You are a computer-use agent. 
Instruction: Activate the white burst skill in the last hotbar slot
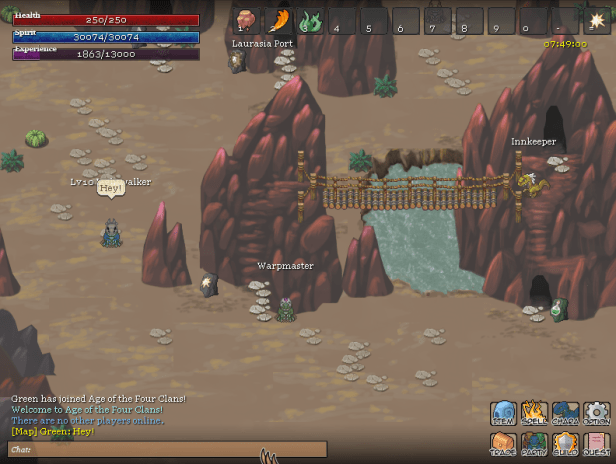pos(597,20)
